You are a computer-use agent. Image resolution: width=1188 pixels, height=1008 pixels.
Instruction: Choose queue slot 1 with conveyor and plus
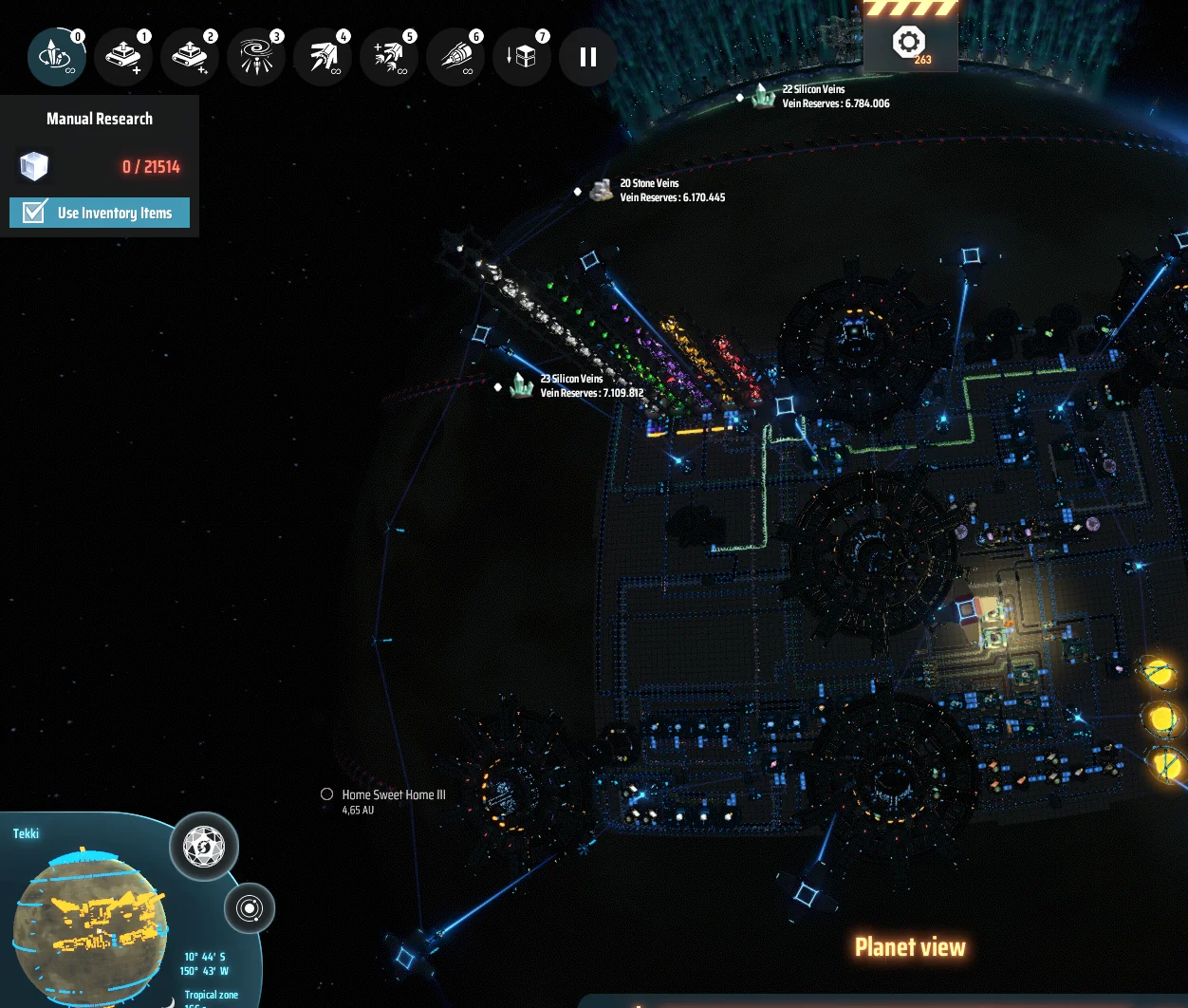122,57
